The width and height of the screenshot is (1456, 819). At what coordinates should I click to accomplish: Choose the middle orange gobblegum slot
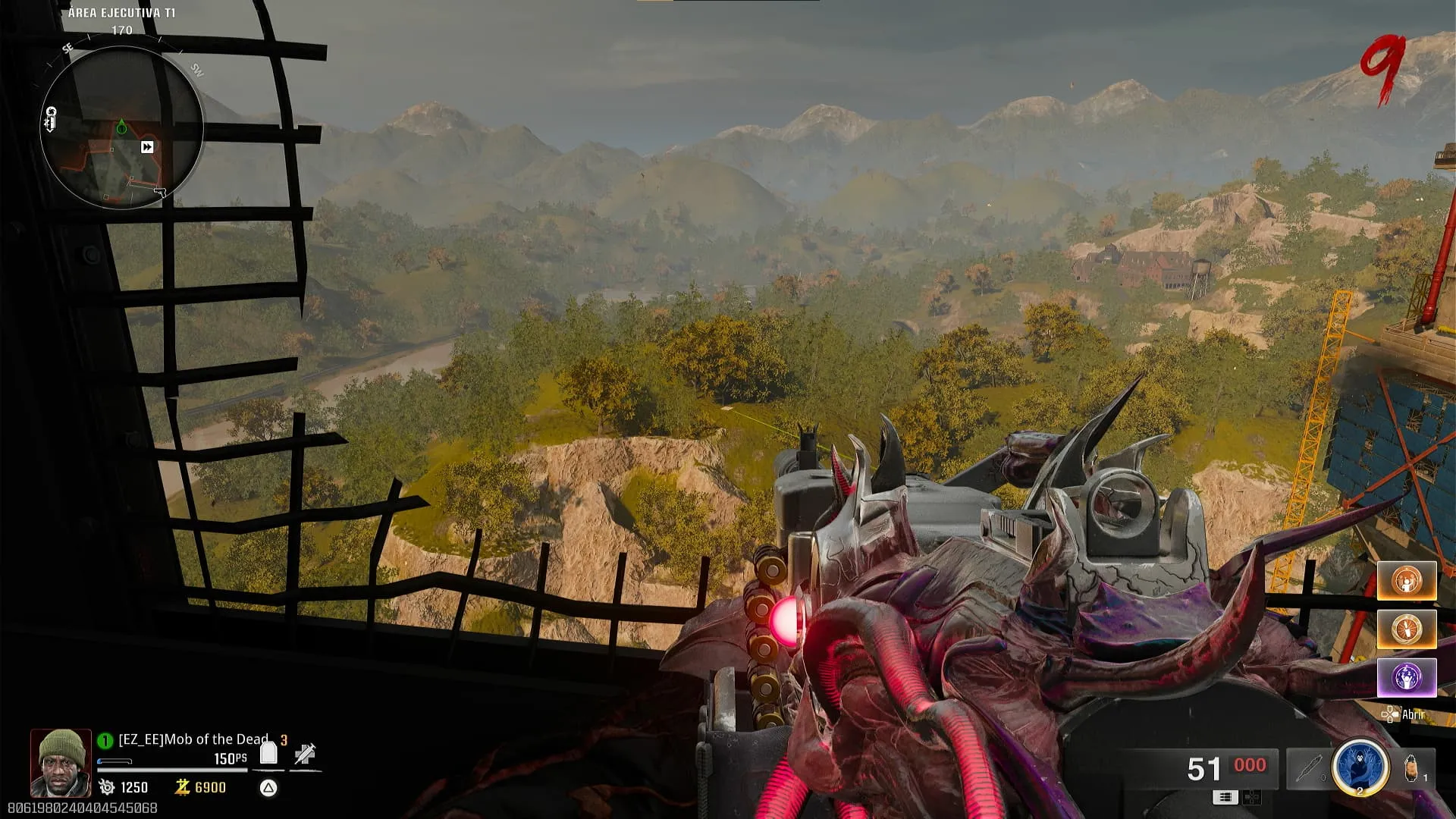click(1407, 629)
